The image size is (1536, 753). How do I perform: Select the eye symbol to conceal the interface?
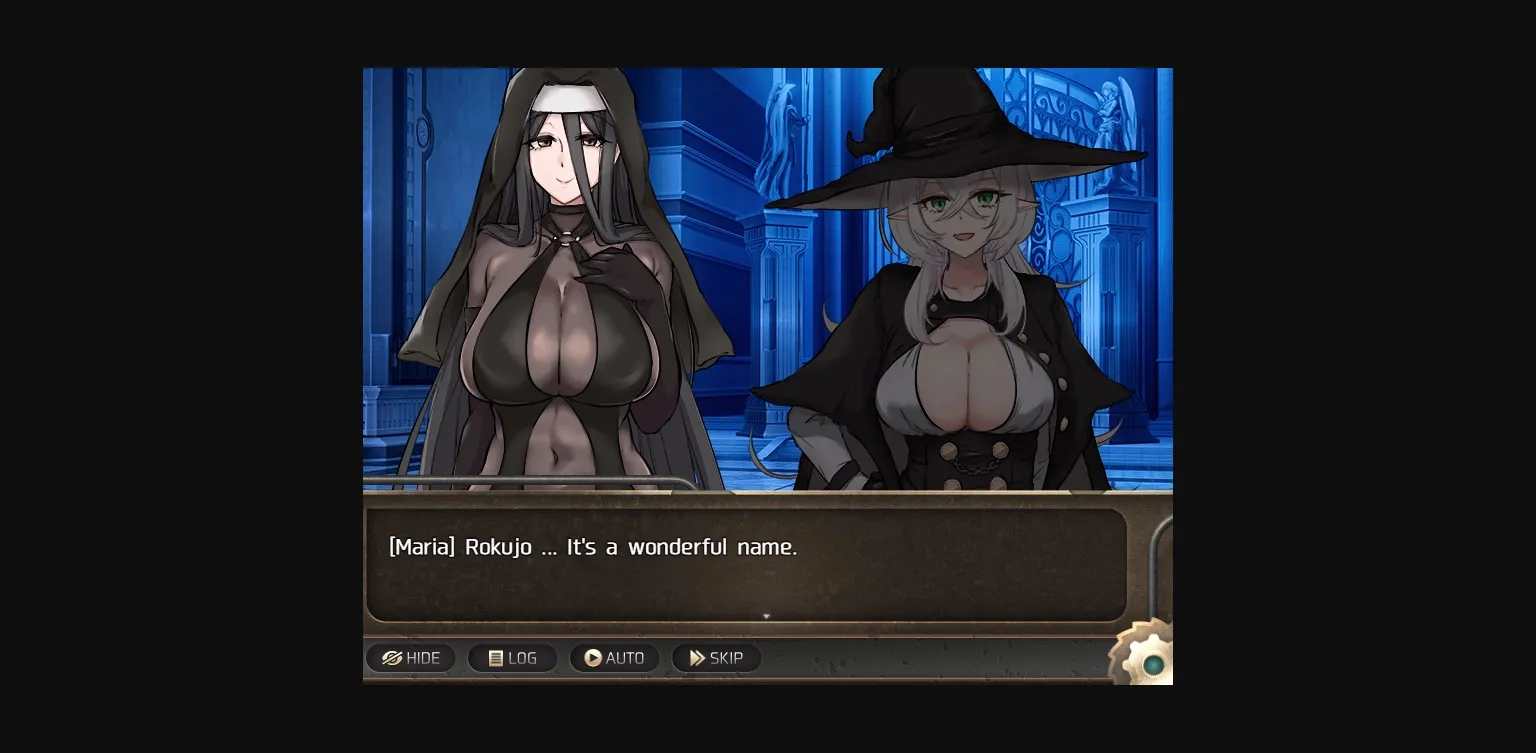pos(394,658)
